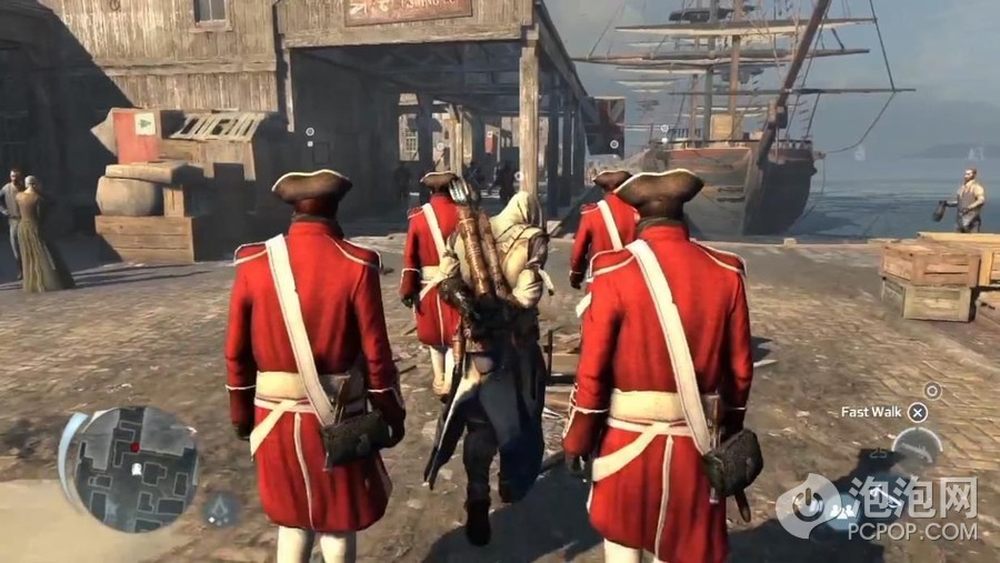Select the red target marker on the minimap
The image size is (1000, 563).
[x=133, y=447]
